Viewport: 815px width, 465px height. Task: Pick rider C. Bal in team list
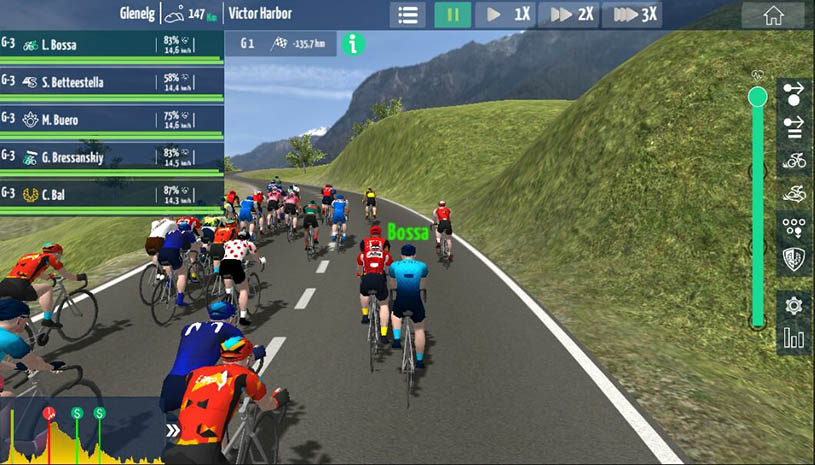[111, 193]
